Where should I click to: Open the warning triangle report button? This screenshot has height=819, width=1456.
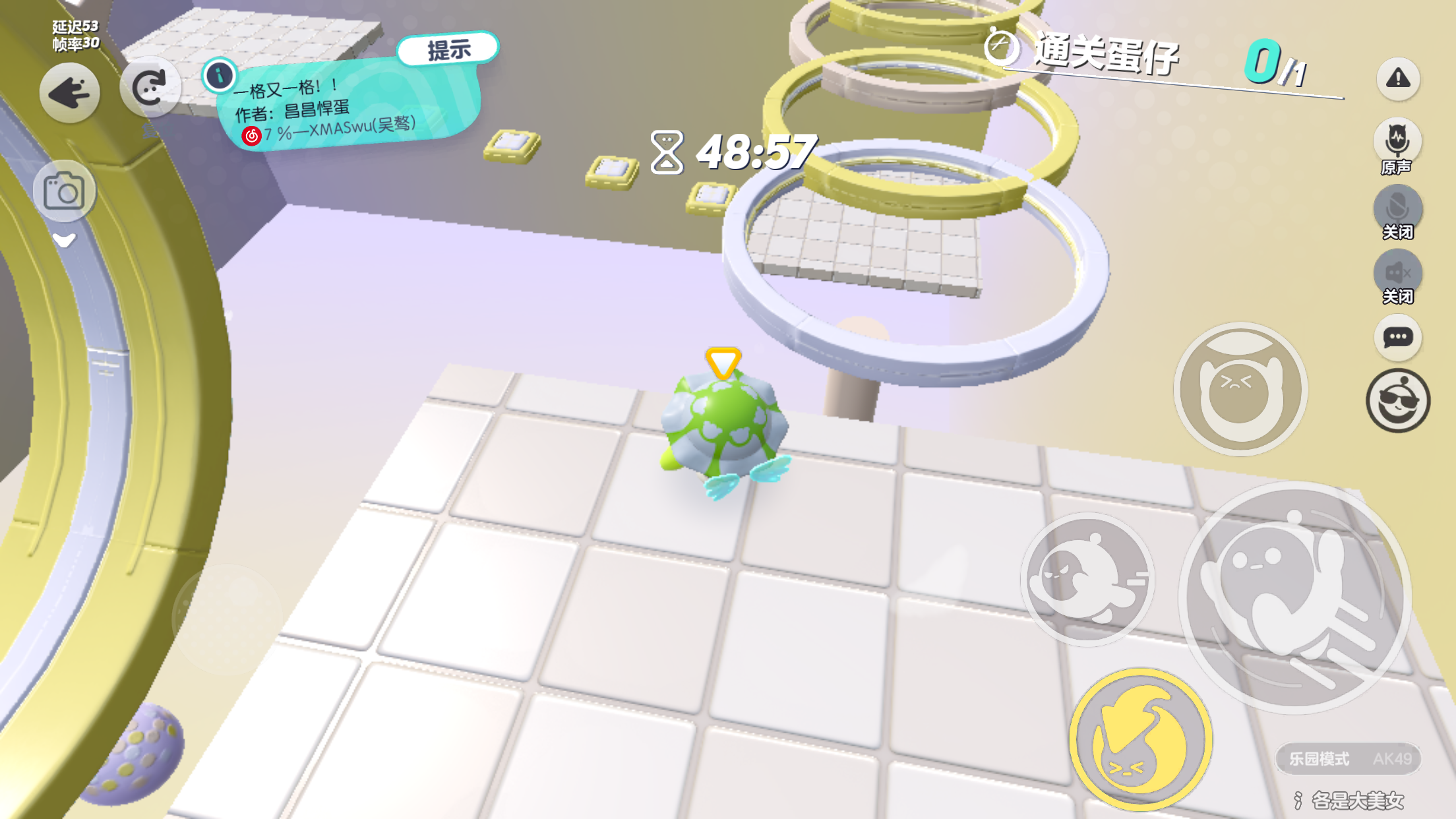pyautogui.click(x=1397, y=78)
